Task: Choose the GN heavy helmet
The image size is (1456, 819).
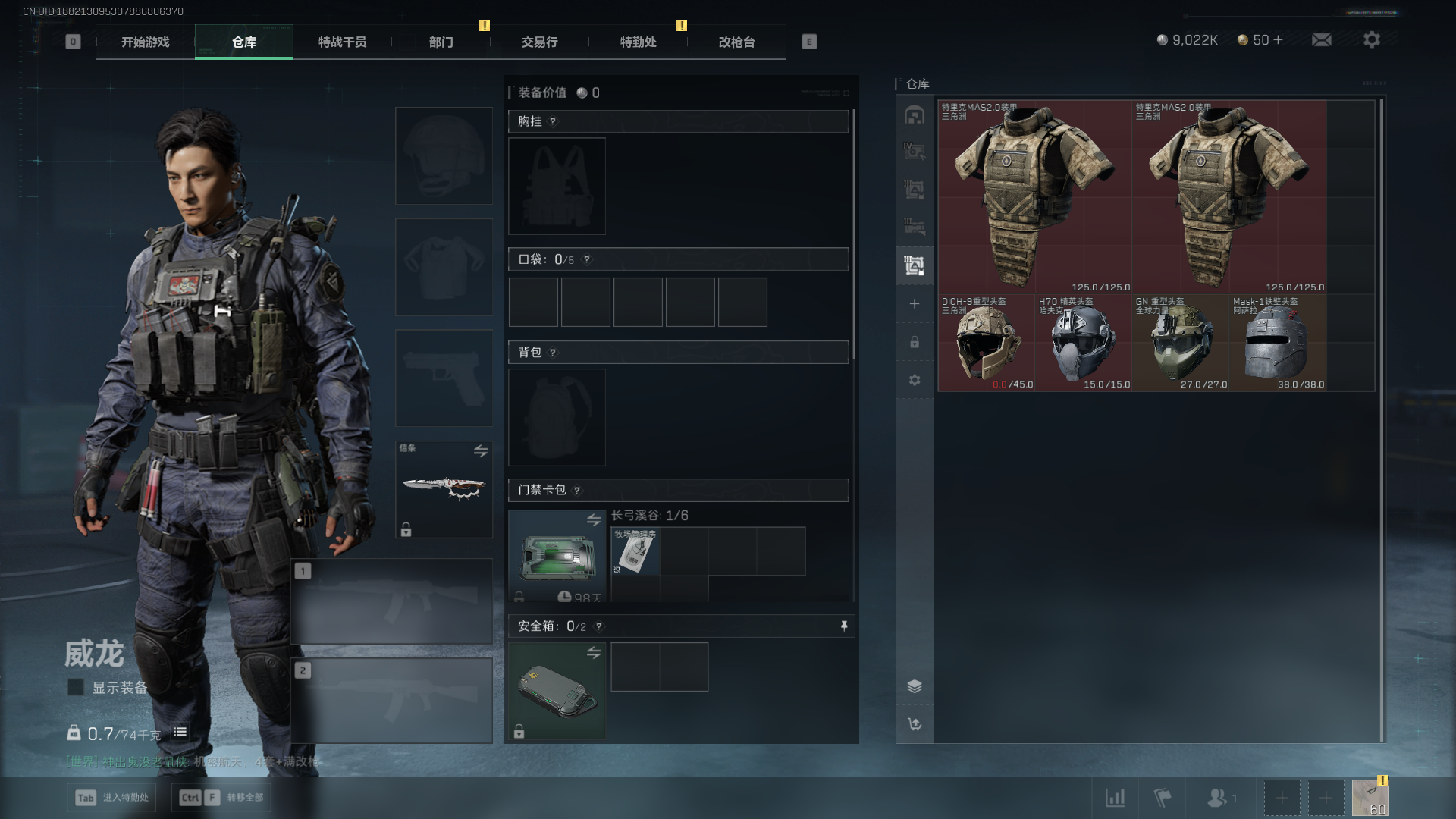Action: click(x=1180, y=343)
